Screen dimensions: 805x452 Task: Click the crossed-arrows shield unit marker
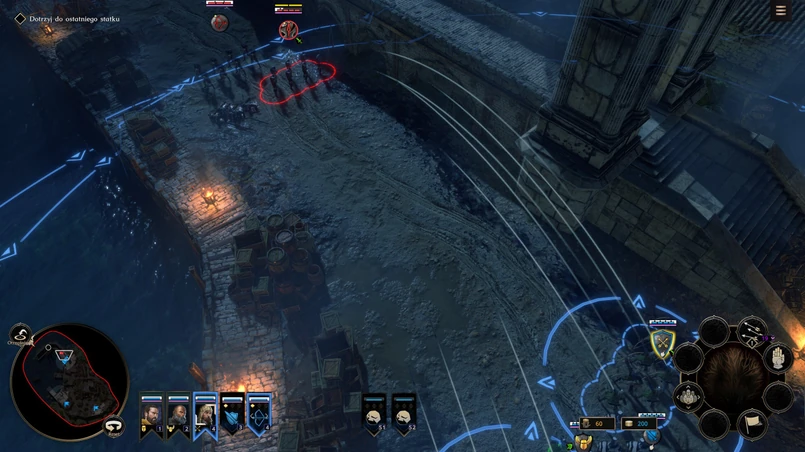tap(662, 344)
